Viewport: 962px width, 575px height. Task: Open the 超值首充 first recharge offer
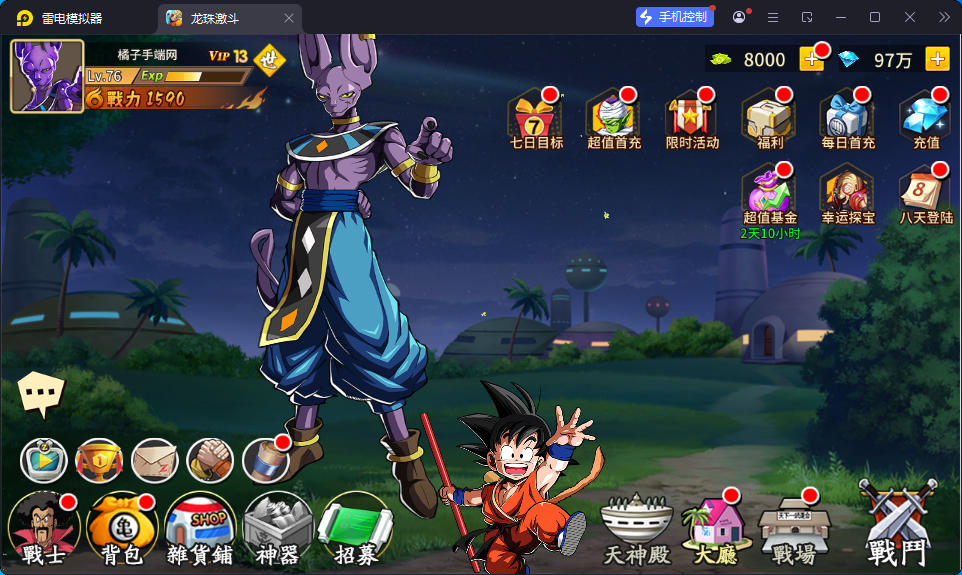[x=614, y=118]
